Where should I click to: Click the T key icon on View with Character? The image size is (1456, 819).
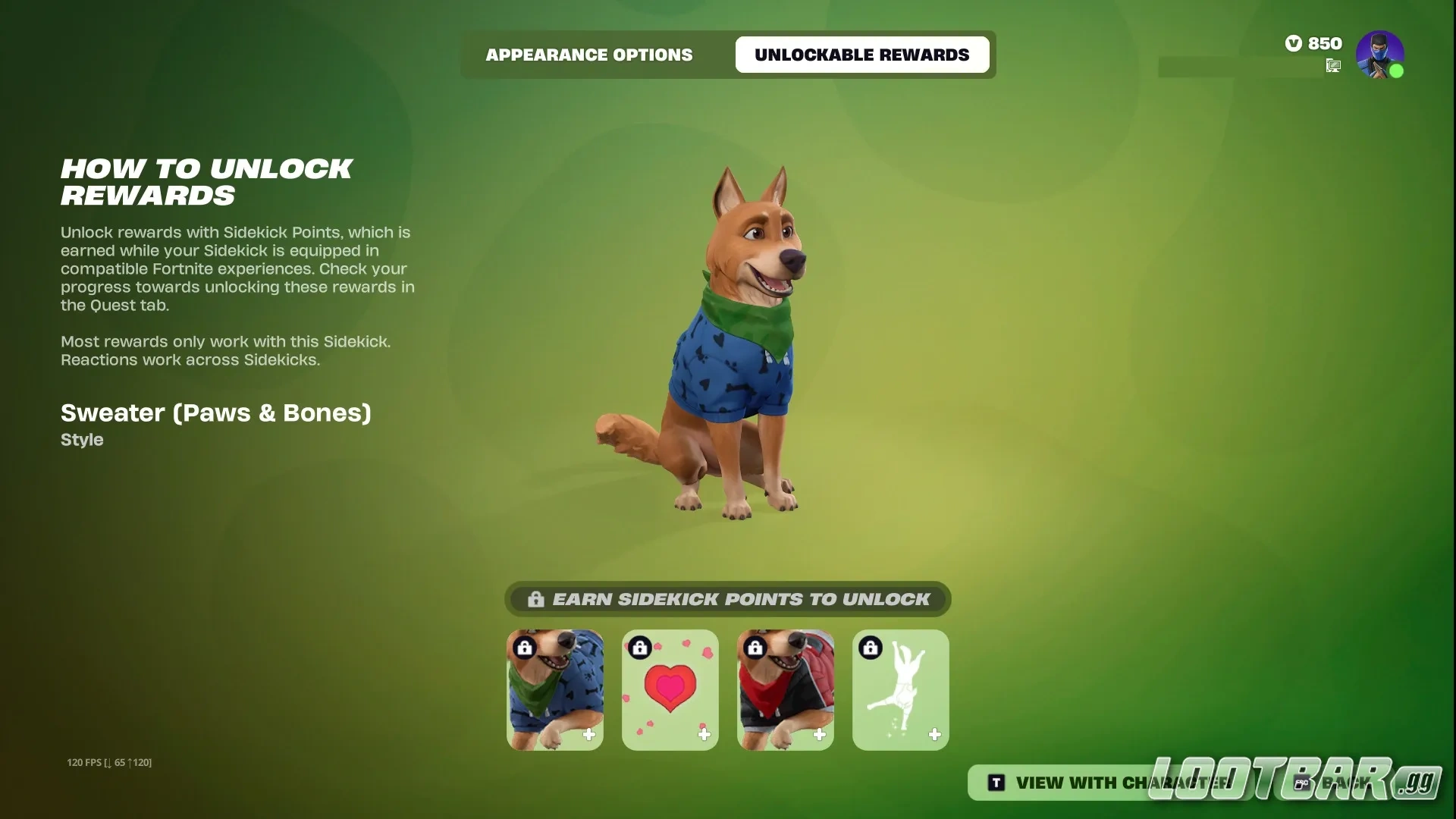(996, 782)
